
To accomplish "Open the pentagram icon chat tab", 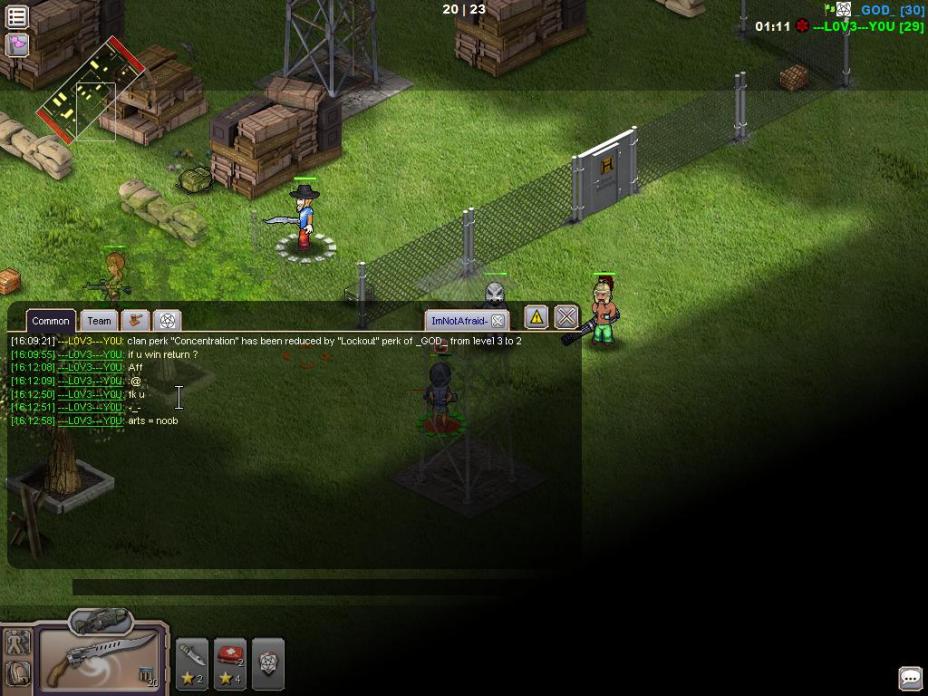I will click(x=167, y=321).
